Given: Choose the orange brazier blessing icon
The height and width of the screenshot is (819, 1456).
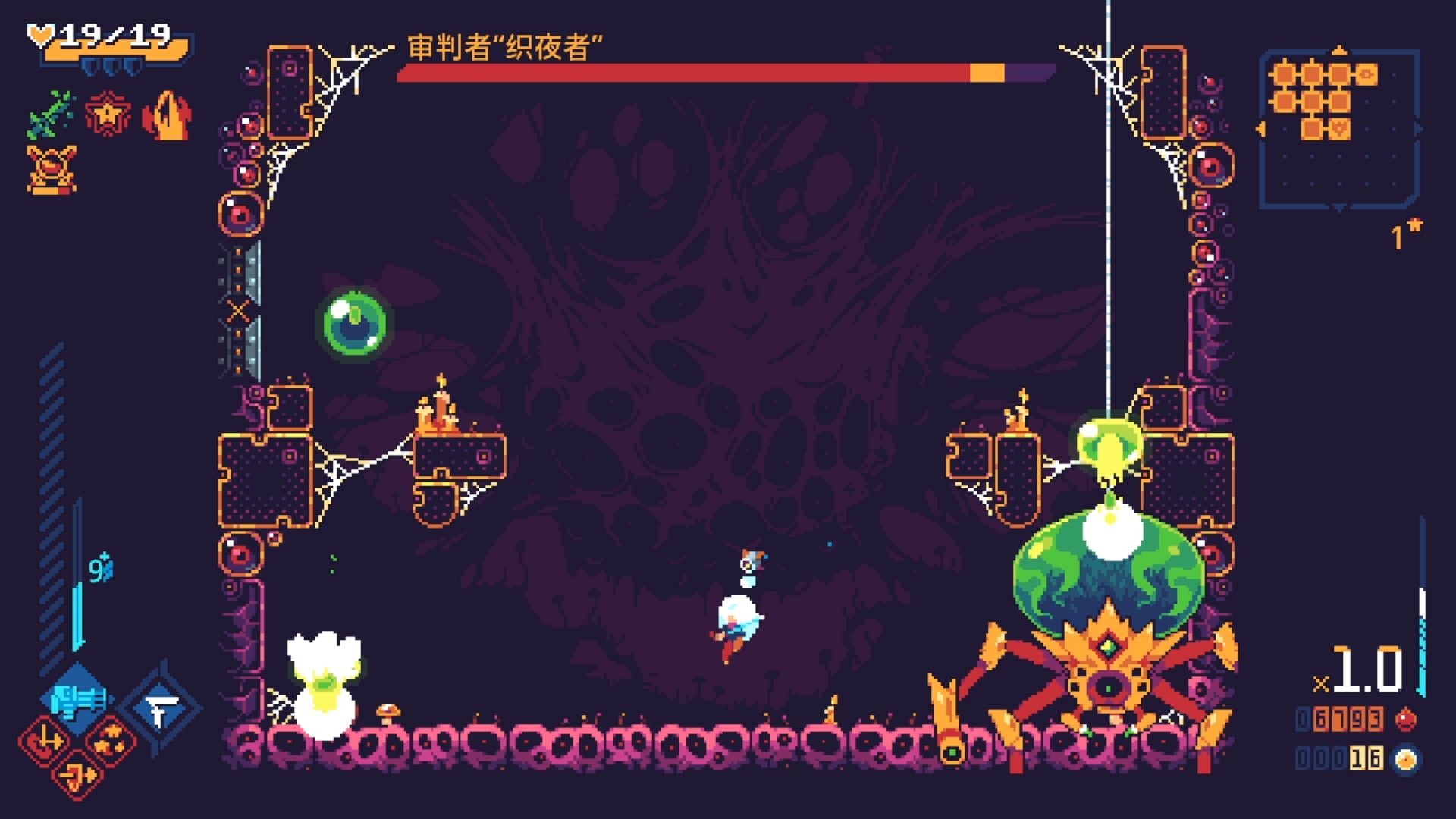Looking at the screenshot, I should pos(51,168).
